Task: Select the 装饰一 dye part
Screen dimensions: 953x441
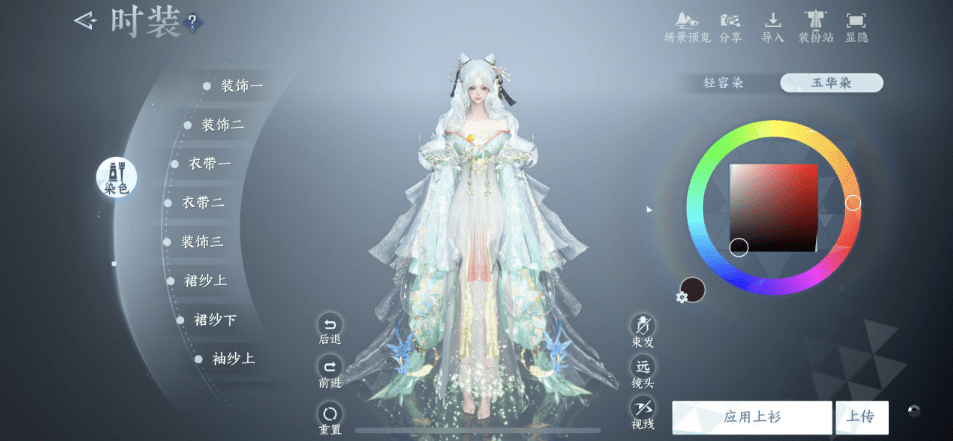Action: [240, 86]
